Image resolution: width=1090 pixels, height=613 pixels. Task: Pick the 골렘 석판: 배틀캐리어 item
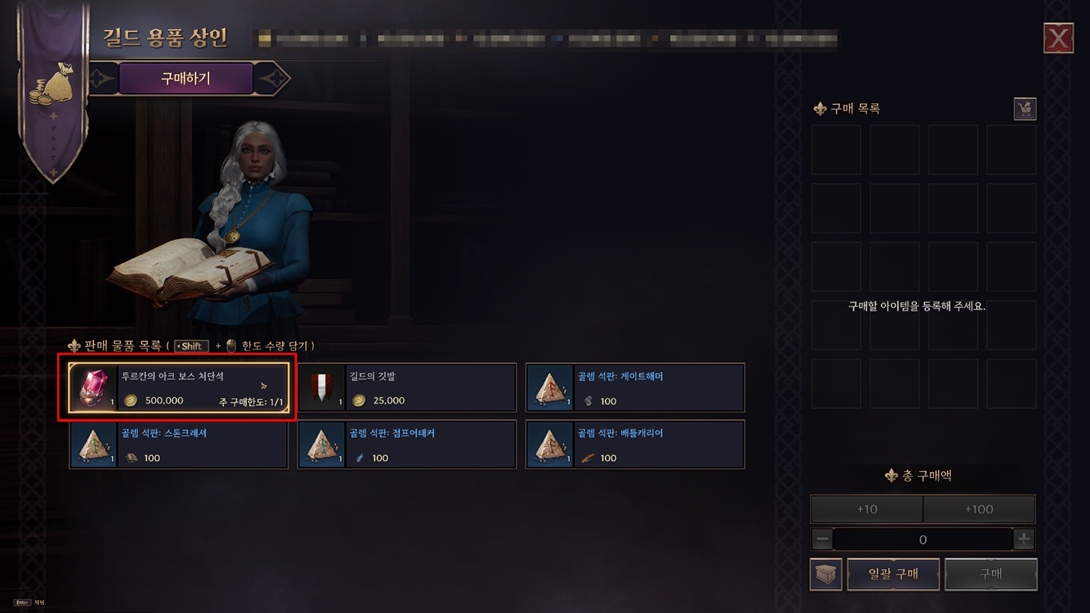pos(635,445)
